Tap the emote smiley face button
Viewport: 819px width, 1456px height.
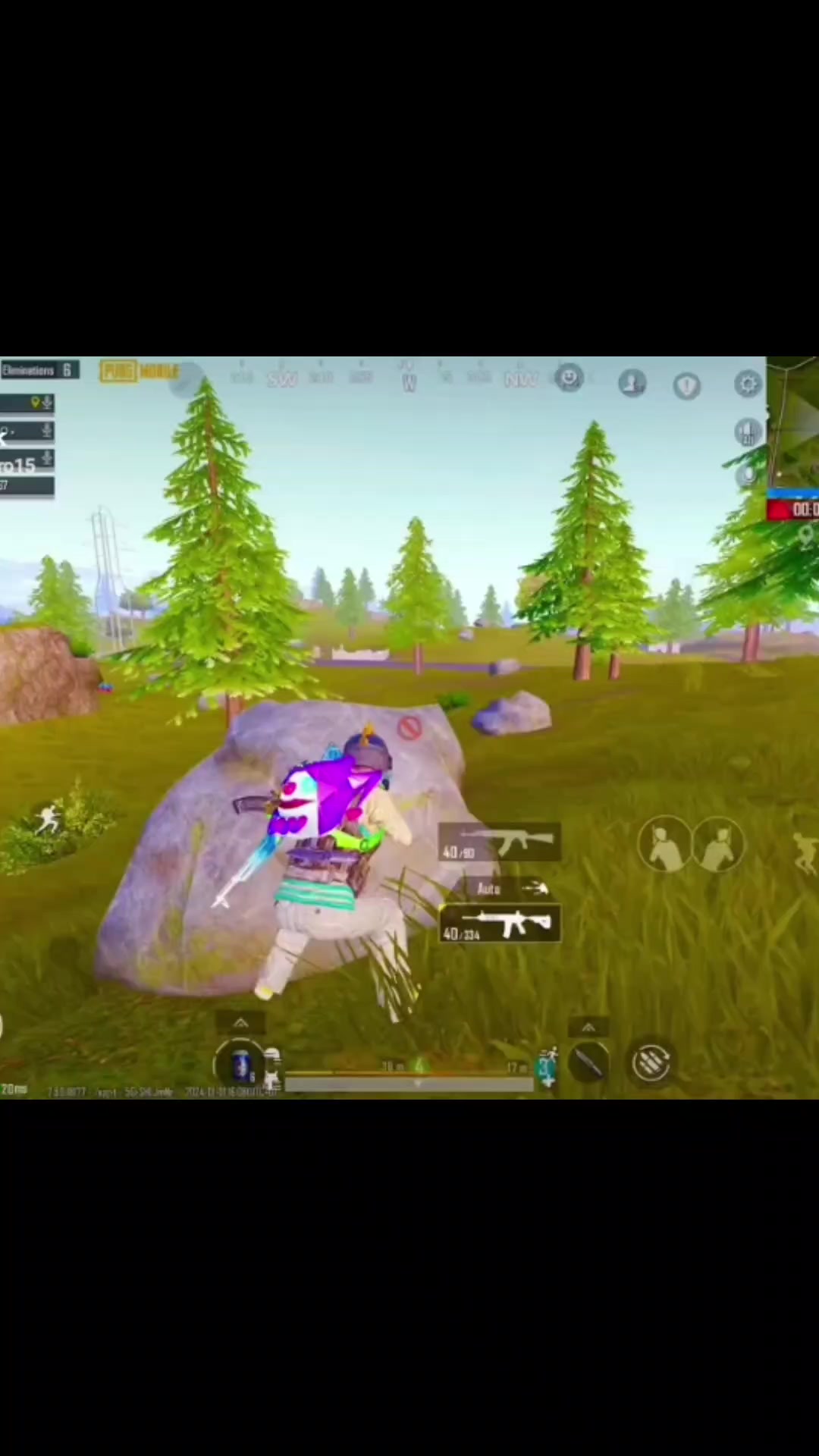(x=569, y=378)
